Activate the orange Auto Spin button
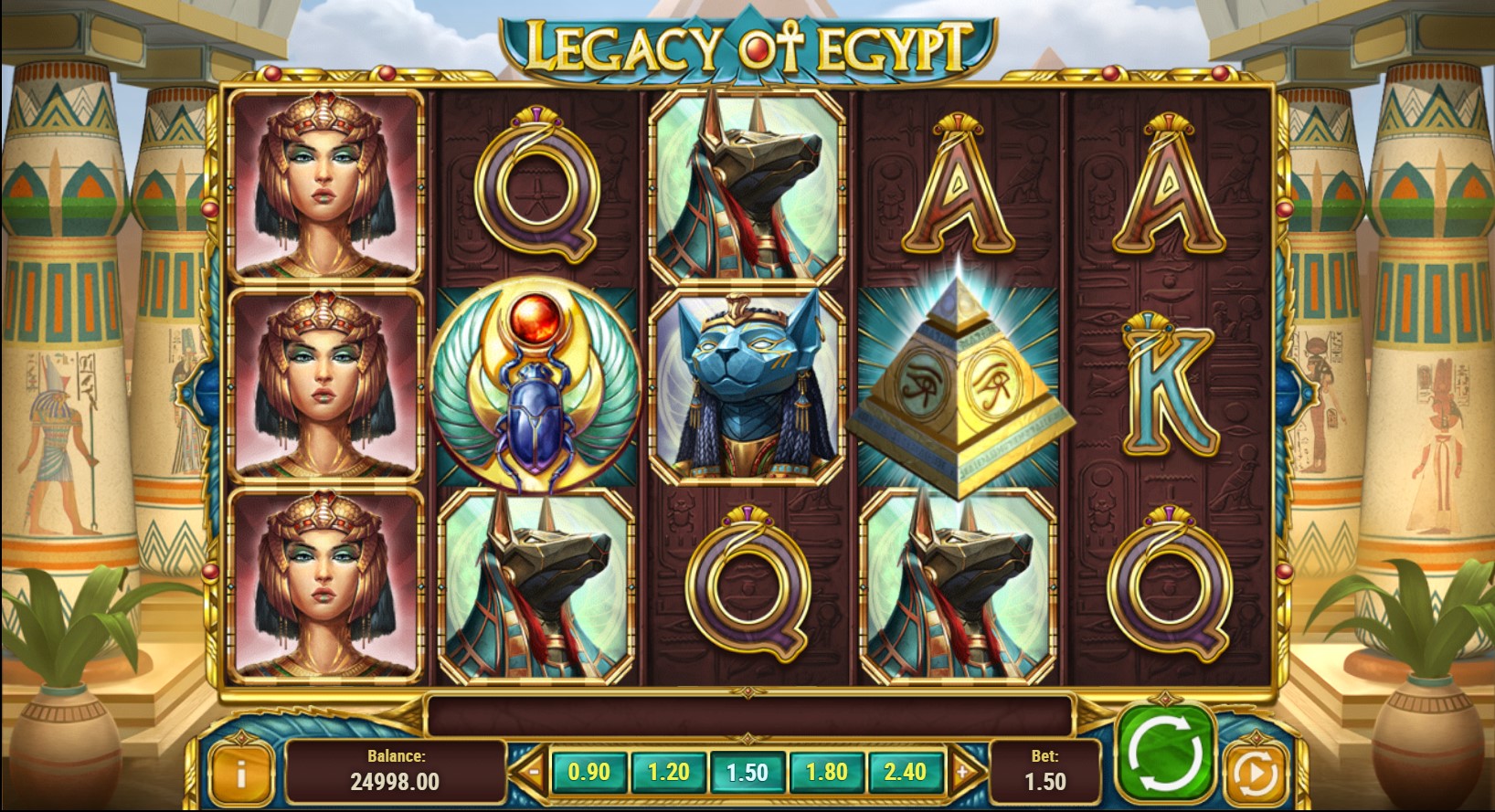 tap(1254, 772)
